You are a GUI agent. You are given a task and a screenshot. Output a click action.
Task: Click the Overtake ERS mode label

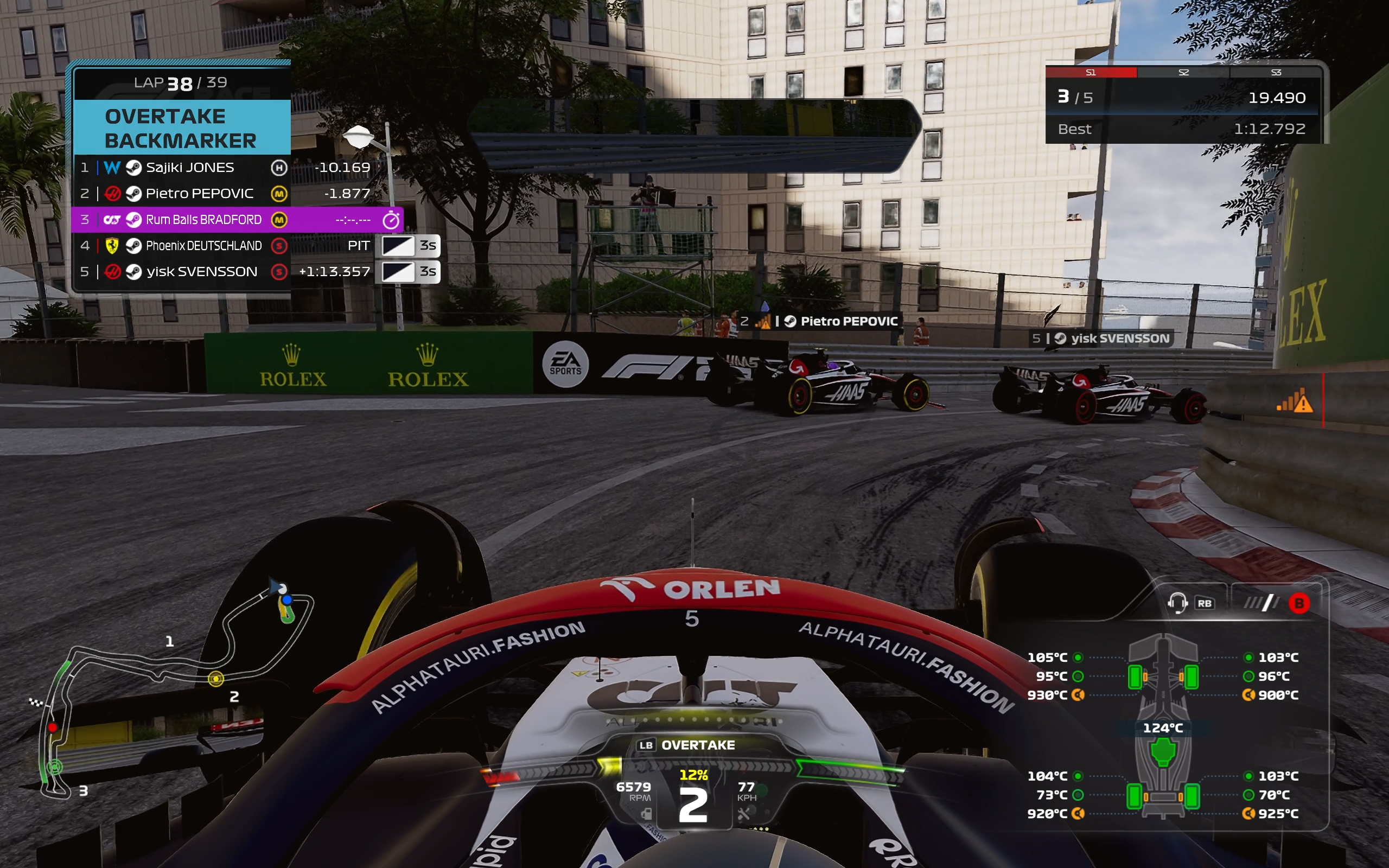697,745
